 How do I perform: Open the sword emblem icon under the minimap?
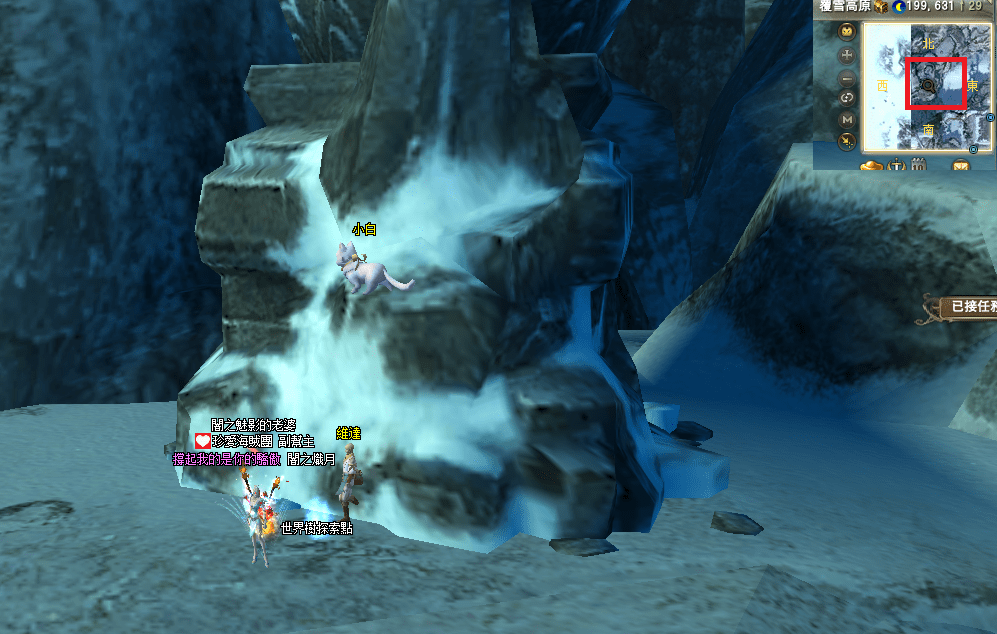pyautogui.click(x=896, y=166)
